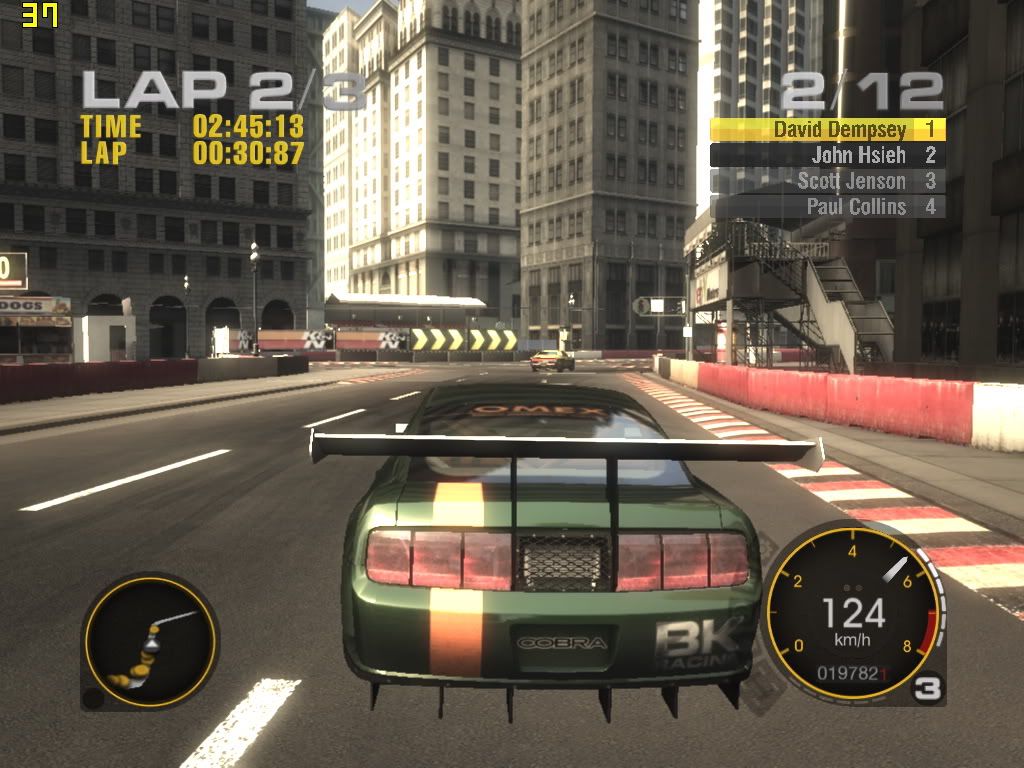This screenshot has height=768, width=1024.
Task: Open the circular track minimap
Action: (x=149, y=640)
